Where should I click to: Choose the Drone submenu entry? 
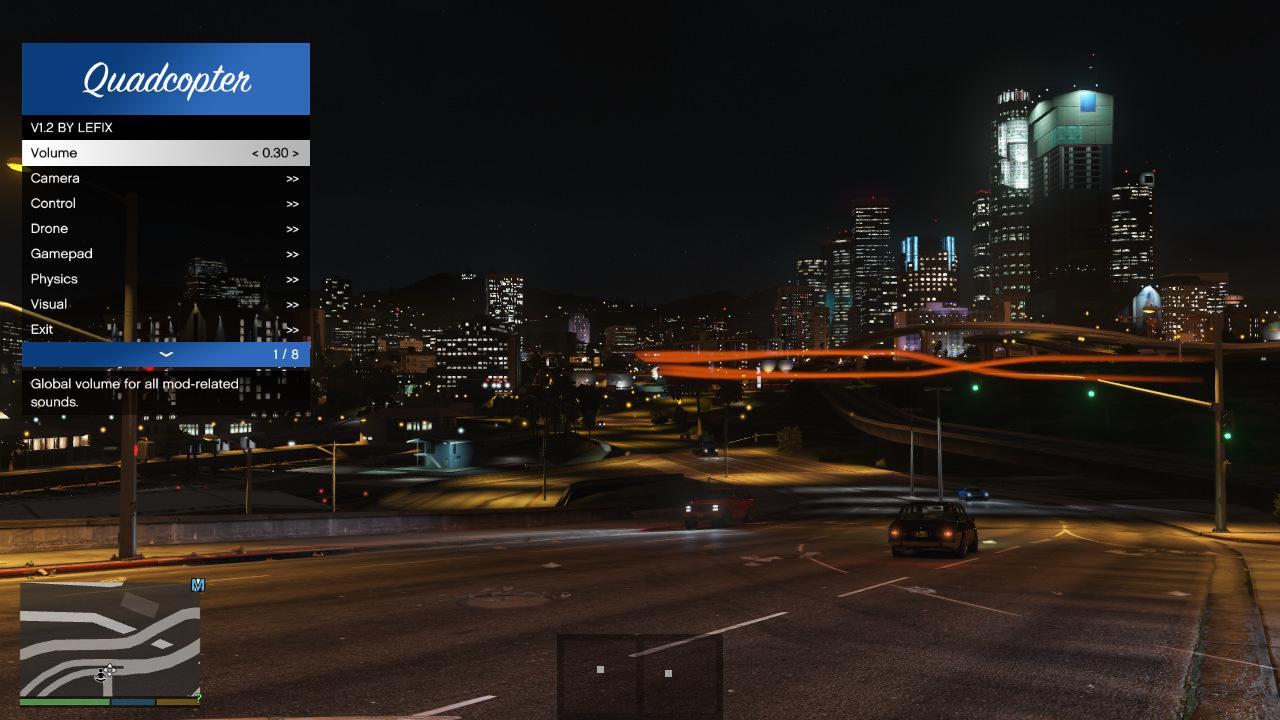(x=165, y=228)
